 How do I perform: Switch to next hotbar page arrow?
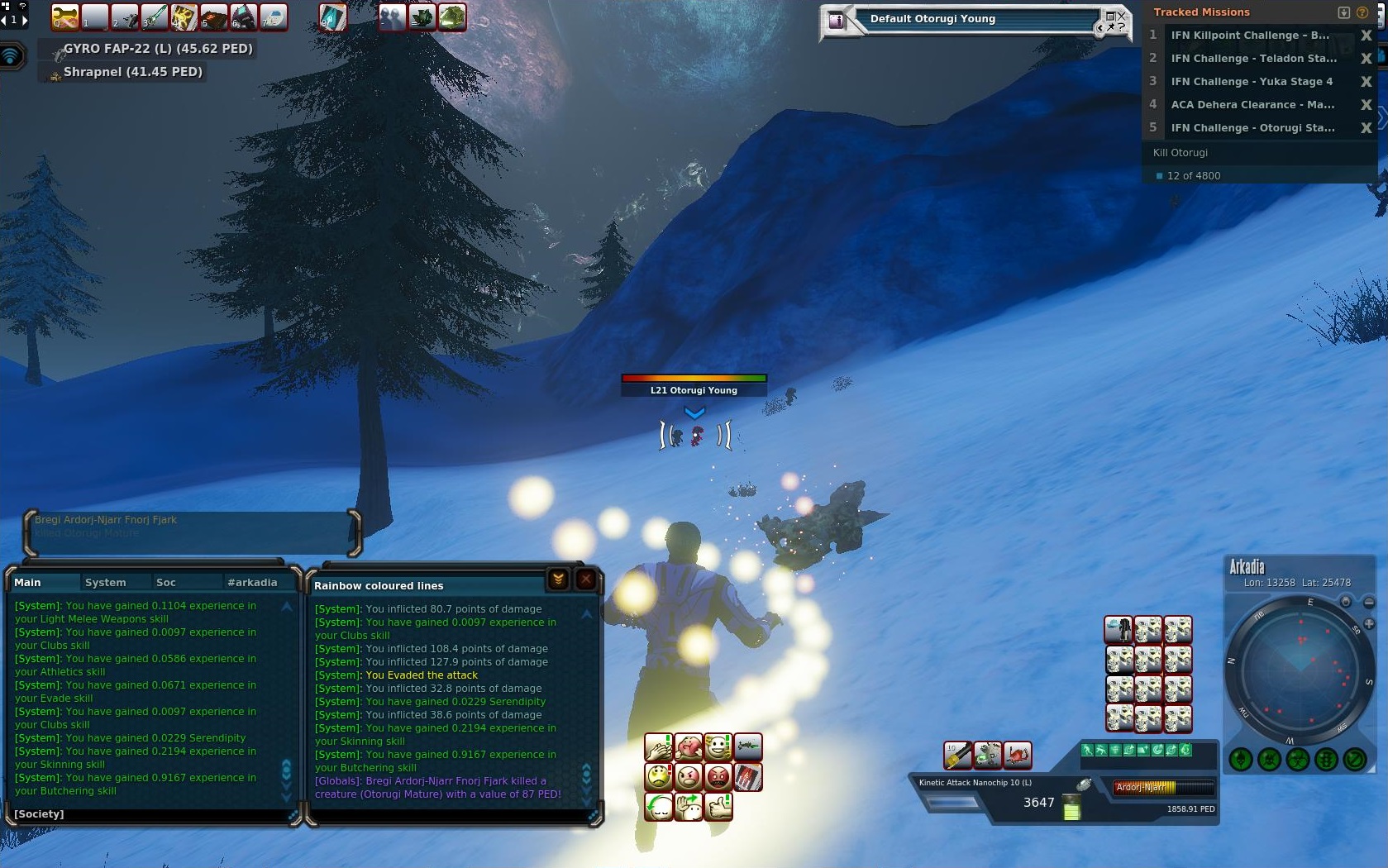pyautogui.click(x=24, y=18)
